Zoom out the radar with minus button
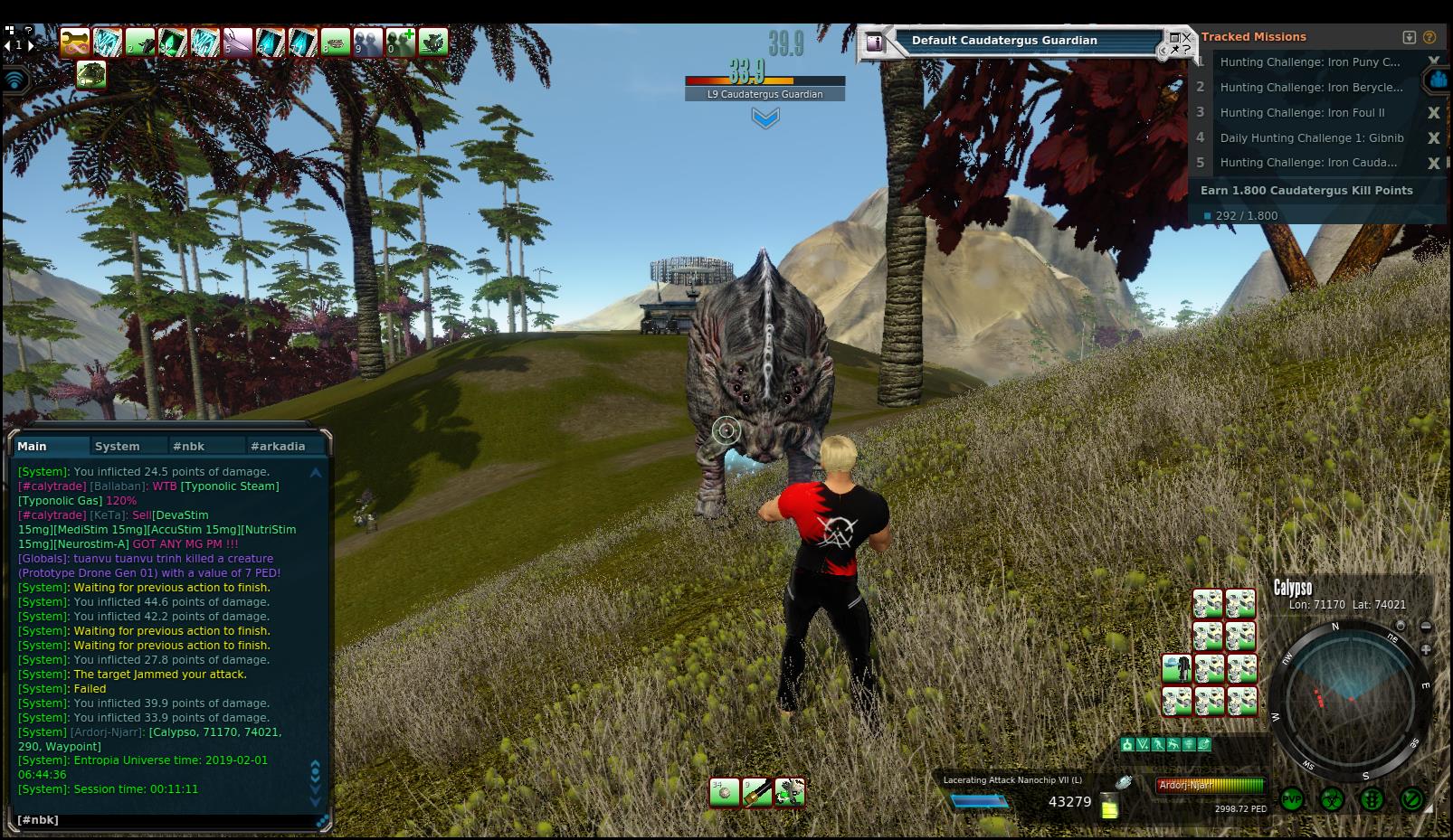1453x840 pixels. point(1426,626)
